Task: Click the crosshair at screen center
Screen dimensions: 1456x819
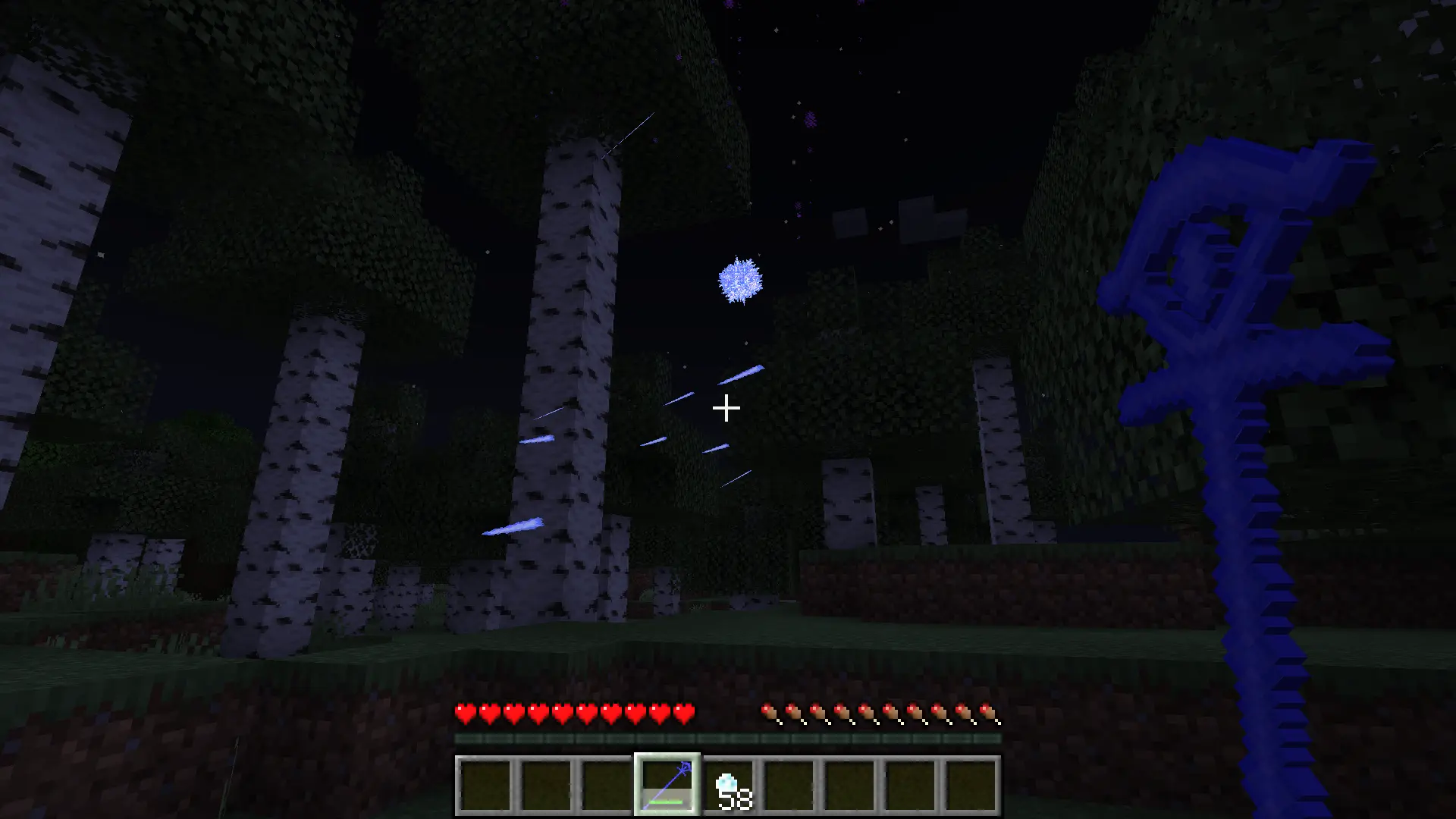Action: [x=726, y=408]
